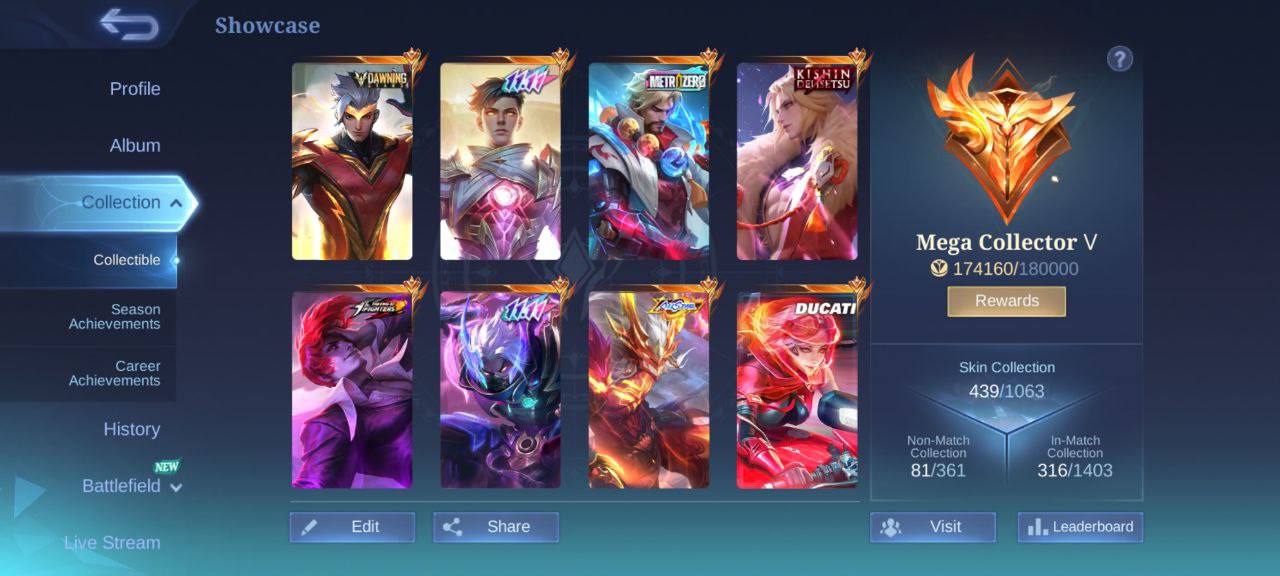Choose the Metro Zero skin card
1280x576 pixels.
coord(648,162)
